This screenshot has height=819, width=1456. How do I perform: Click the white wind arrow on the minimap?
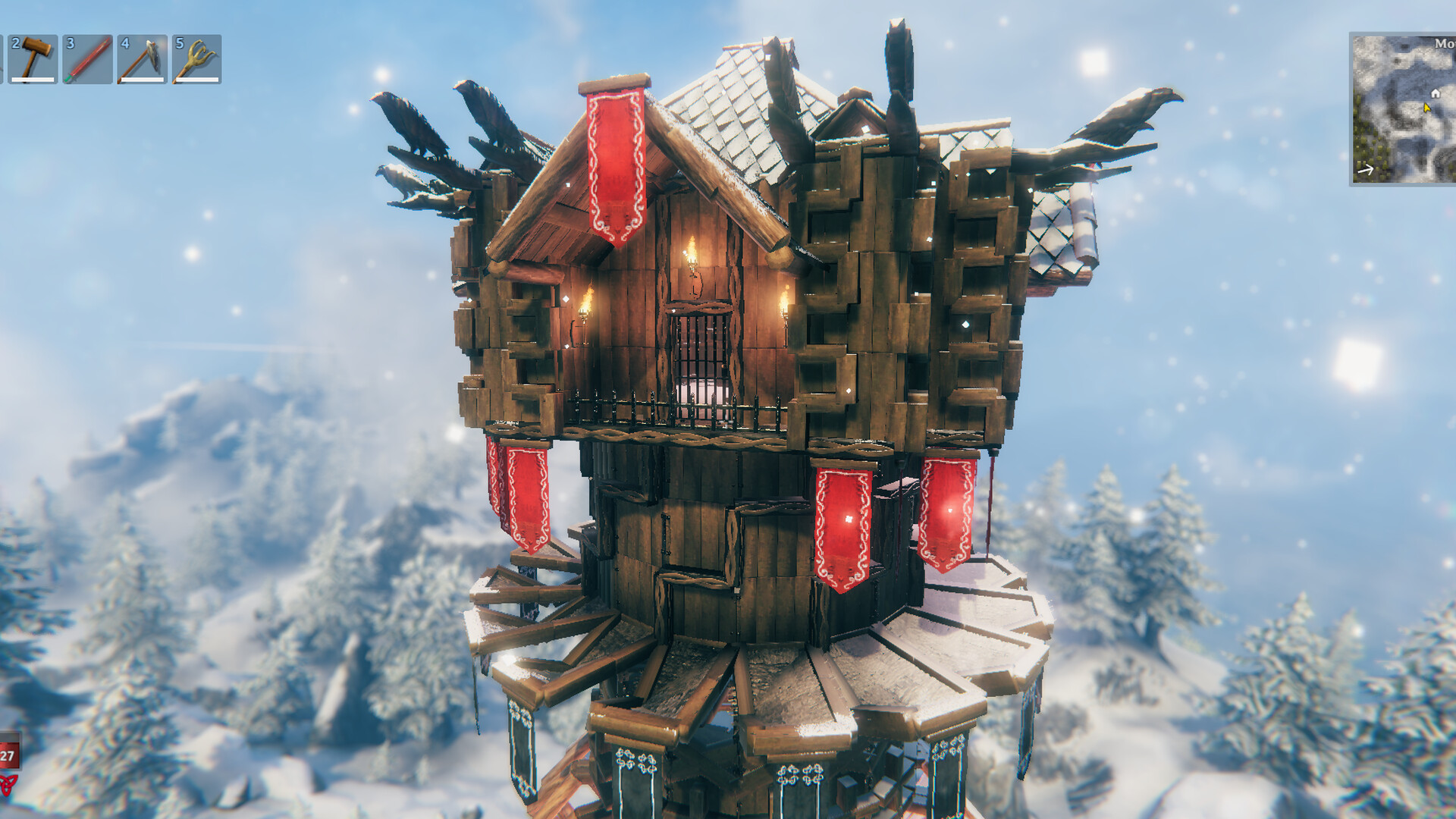coord(1366,169)
